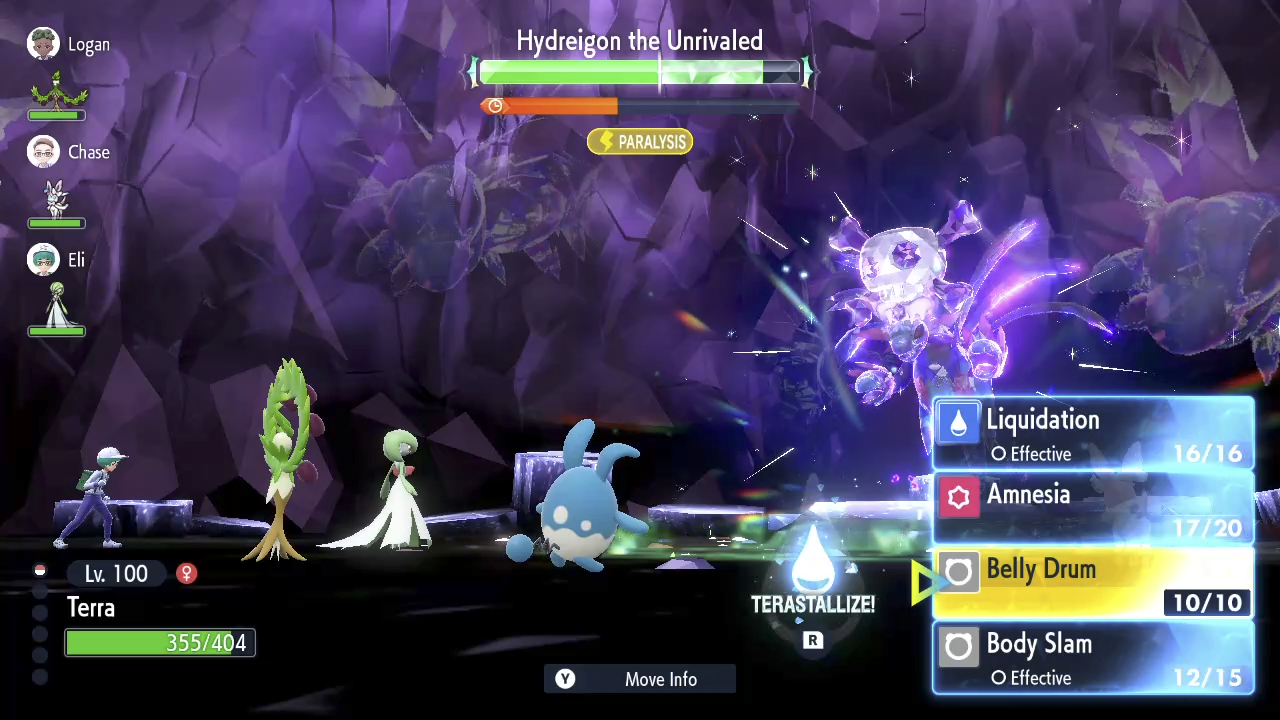
Task: Select the Liquidation move
Action: [x=1093, y=434]
